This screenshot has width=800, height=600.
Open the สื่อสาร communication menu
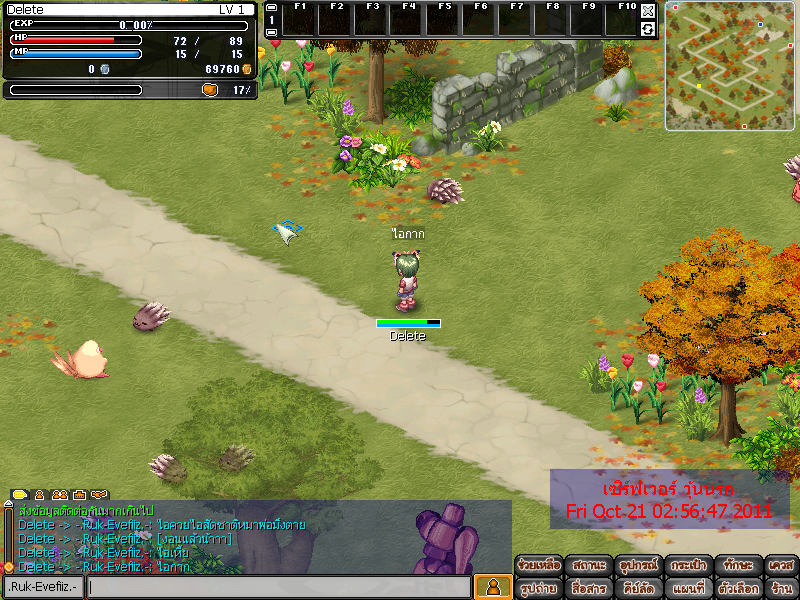click(x=588, y=588)
